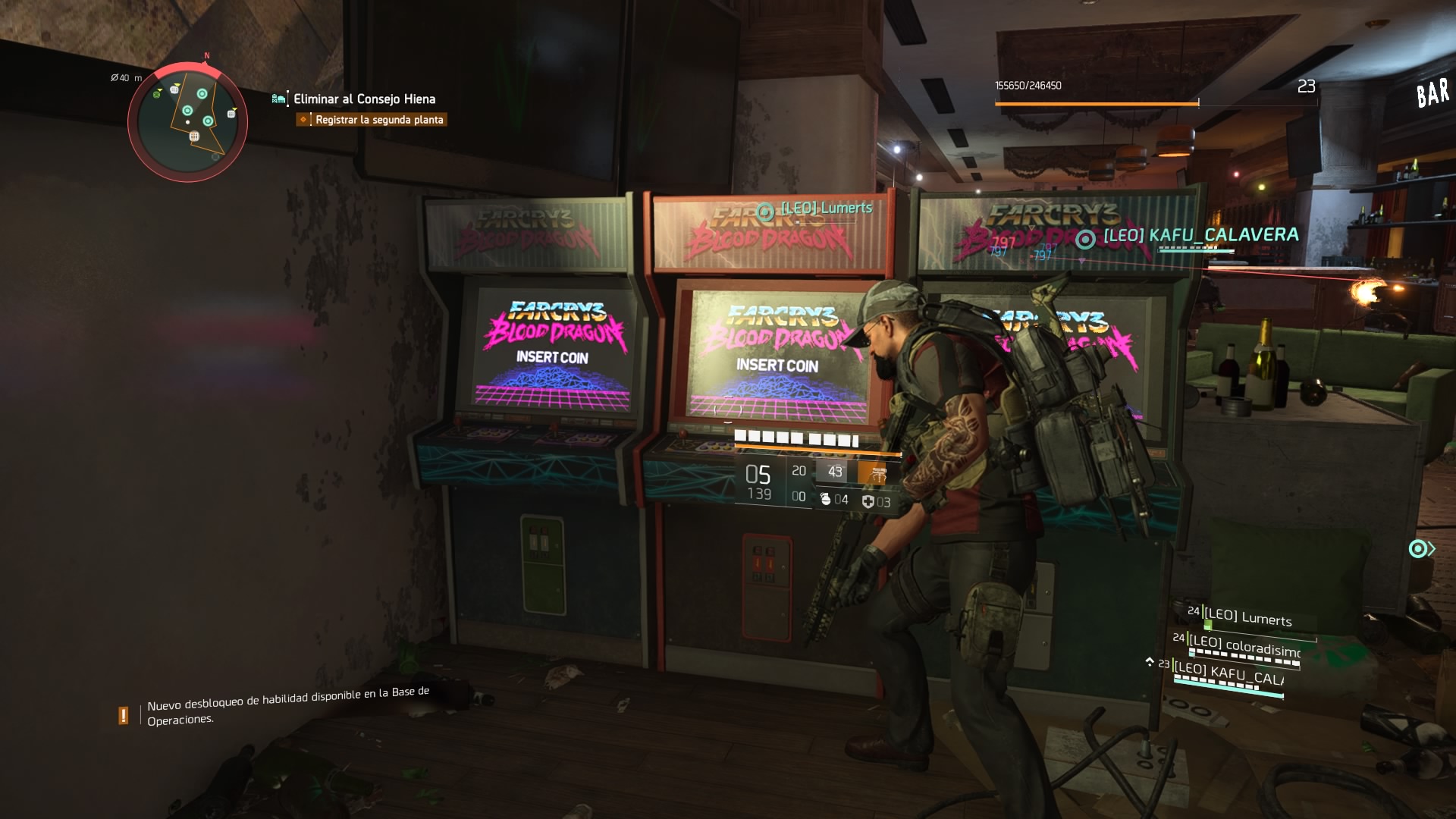The width and height of the screenshot is (1456, 819).
Task: Open the circular minimap
Action: point(187,121)
